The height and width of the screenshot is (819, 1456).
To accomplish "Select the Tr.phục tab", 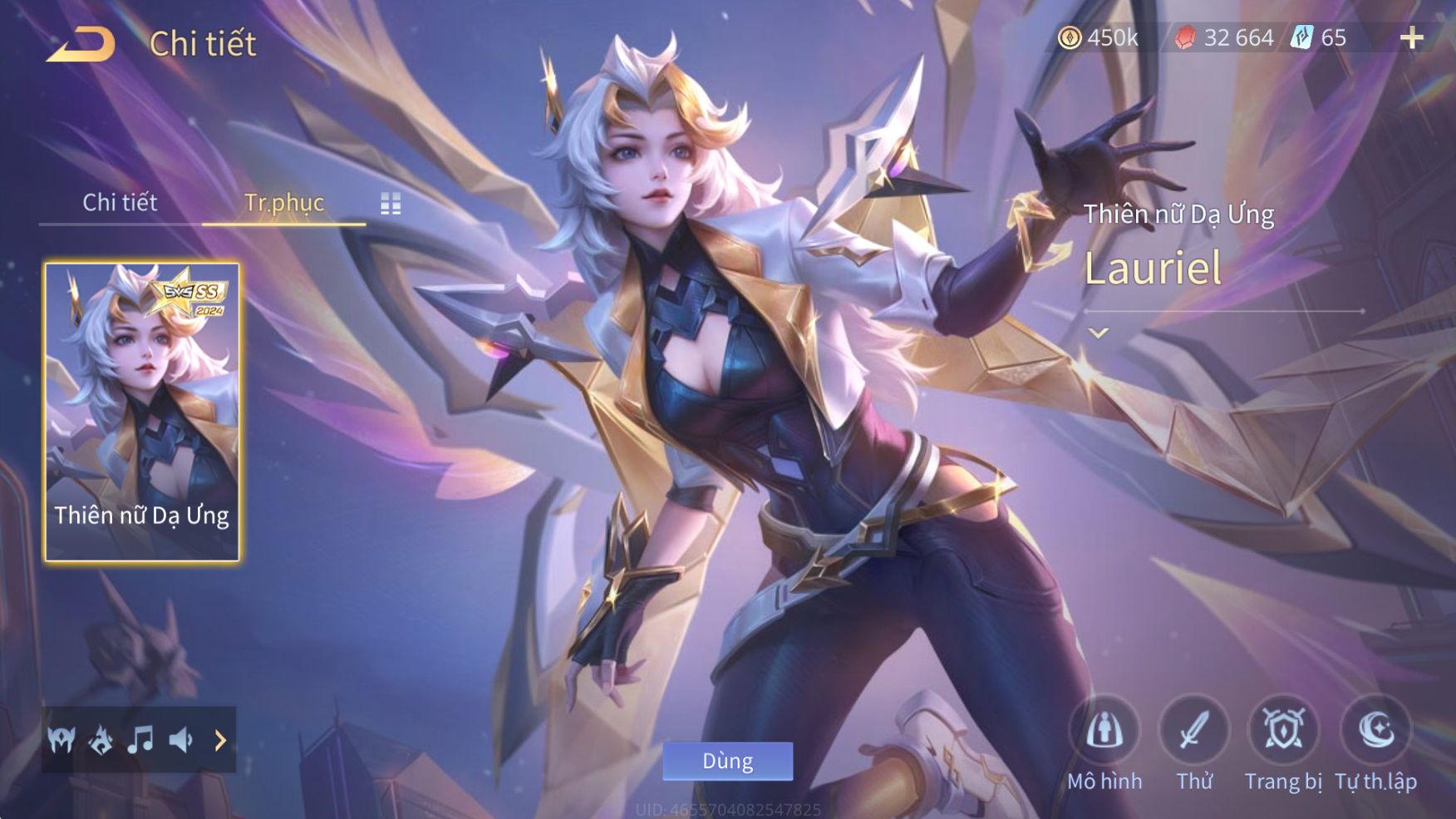I will [283, 202].
